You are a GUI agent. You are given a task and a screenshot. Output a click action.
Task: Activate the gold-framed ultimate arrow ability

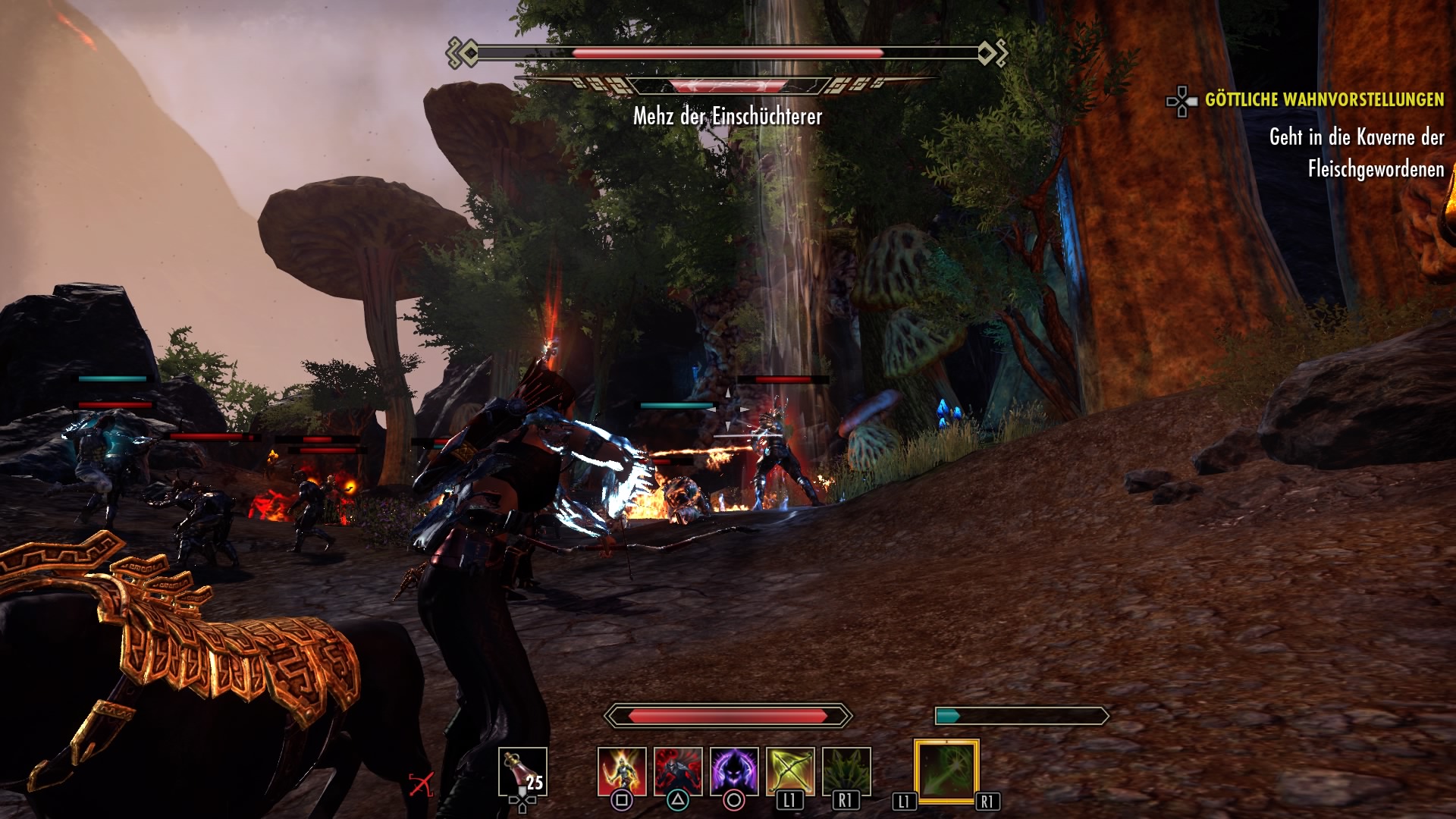click(946, 770)
